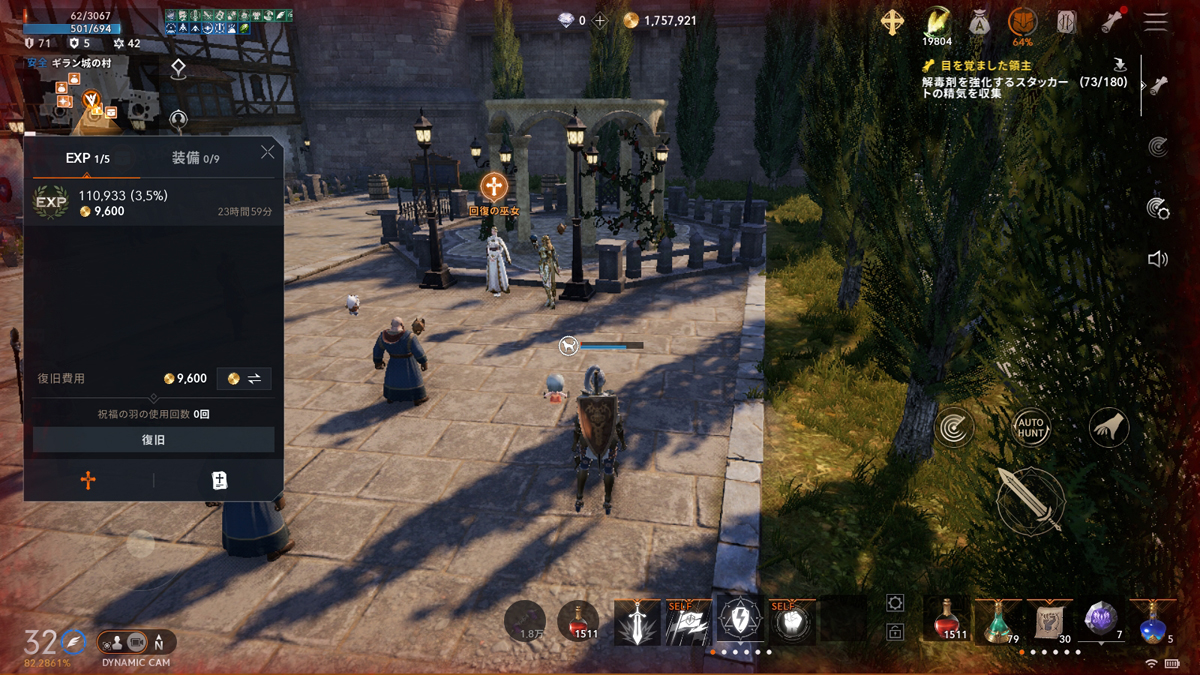Click the DYNAMIC CAM camera toggle
Screen dimensions: 1200x675
[137, 644]
